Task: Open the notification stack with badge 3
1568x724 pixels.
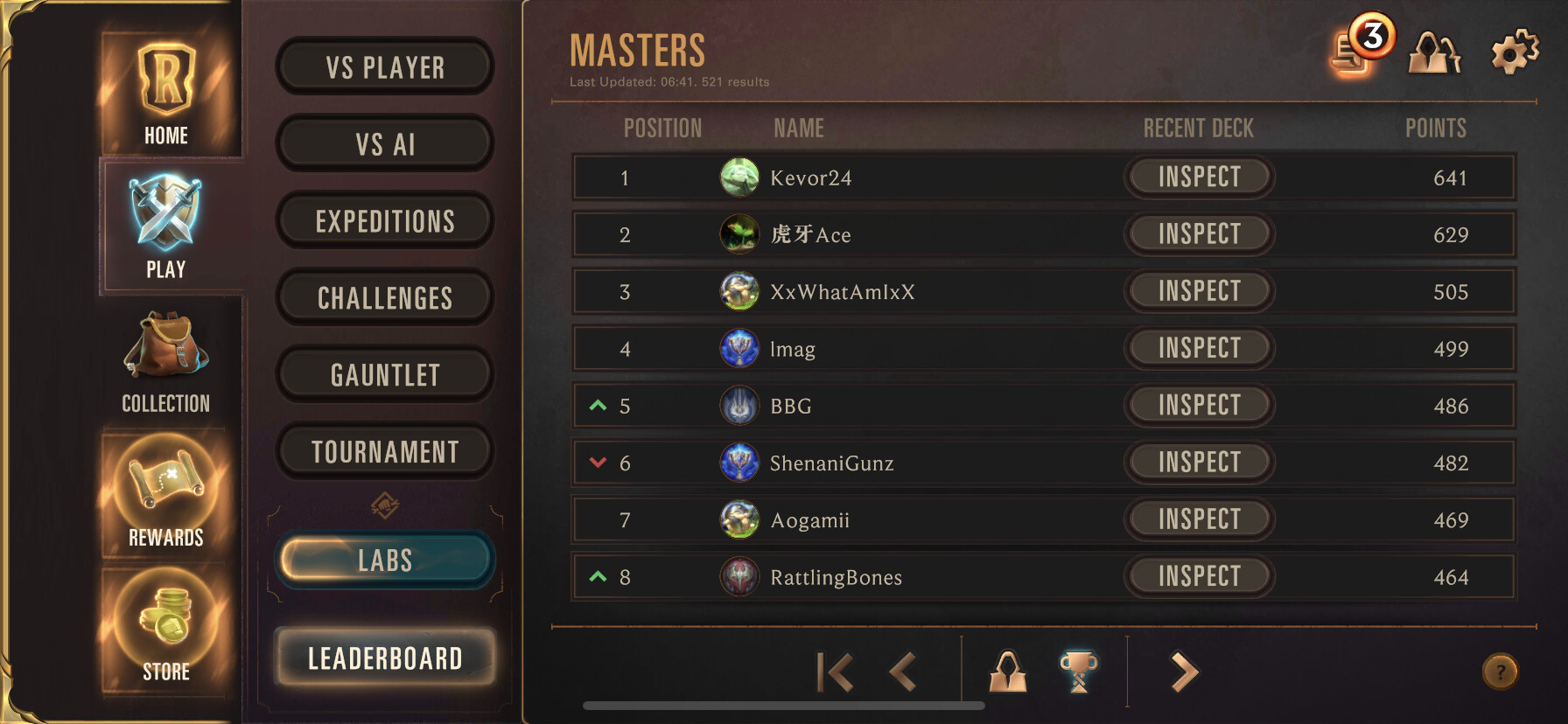Action: (1359, 50)
